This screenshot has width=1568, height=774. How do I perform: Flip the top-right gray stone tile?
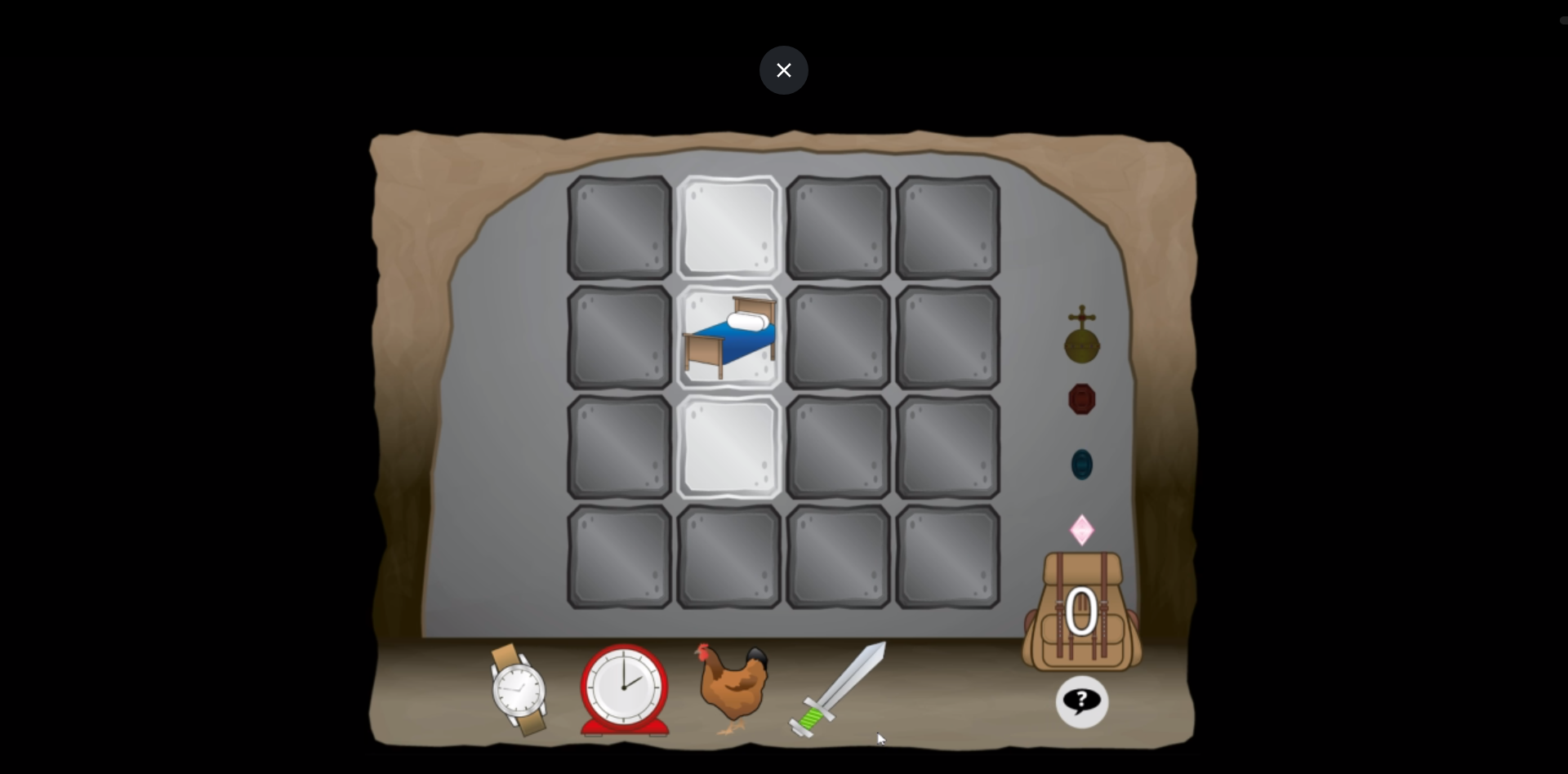click(x=947, y=229)
